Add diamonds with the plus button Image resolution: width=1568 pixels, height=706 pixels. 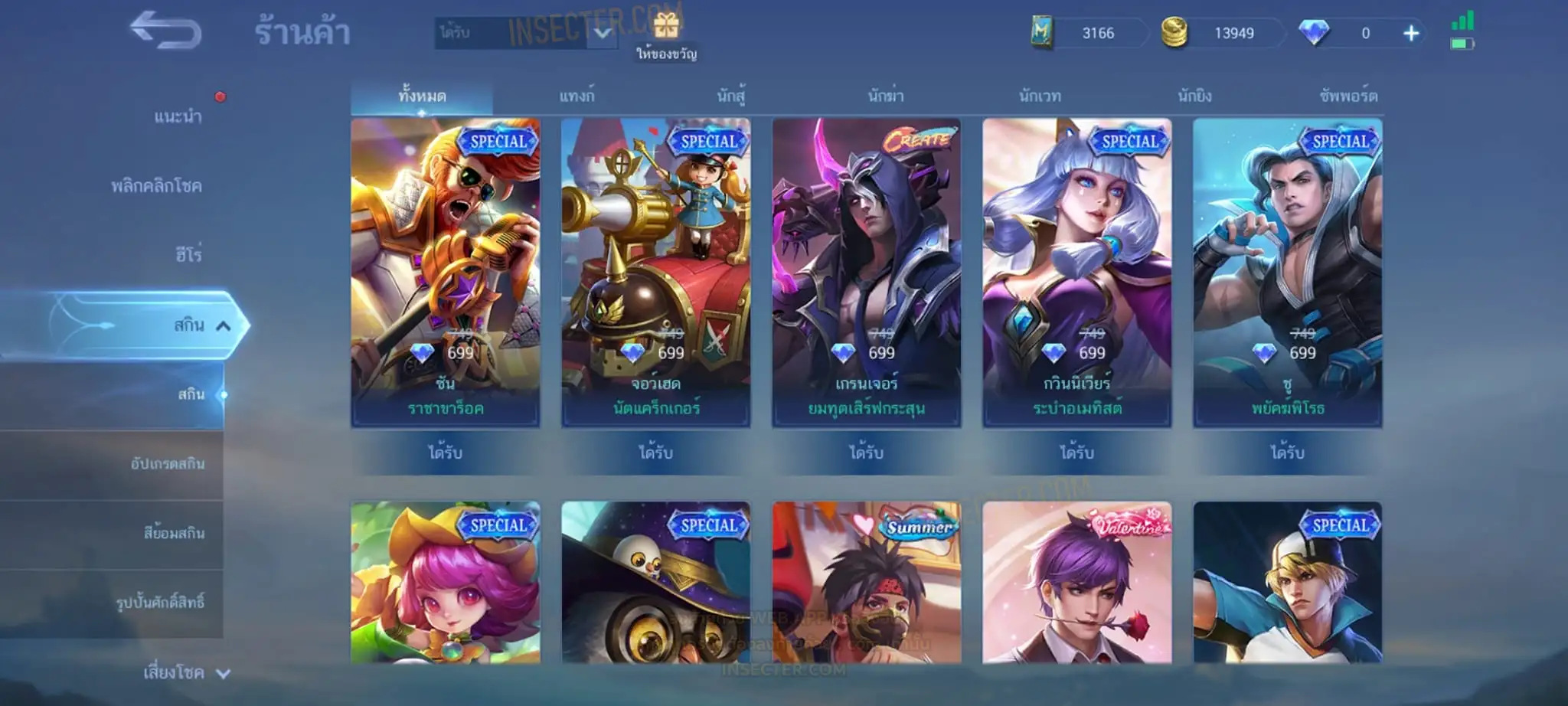coord(1411,33)
